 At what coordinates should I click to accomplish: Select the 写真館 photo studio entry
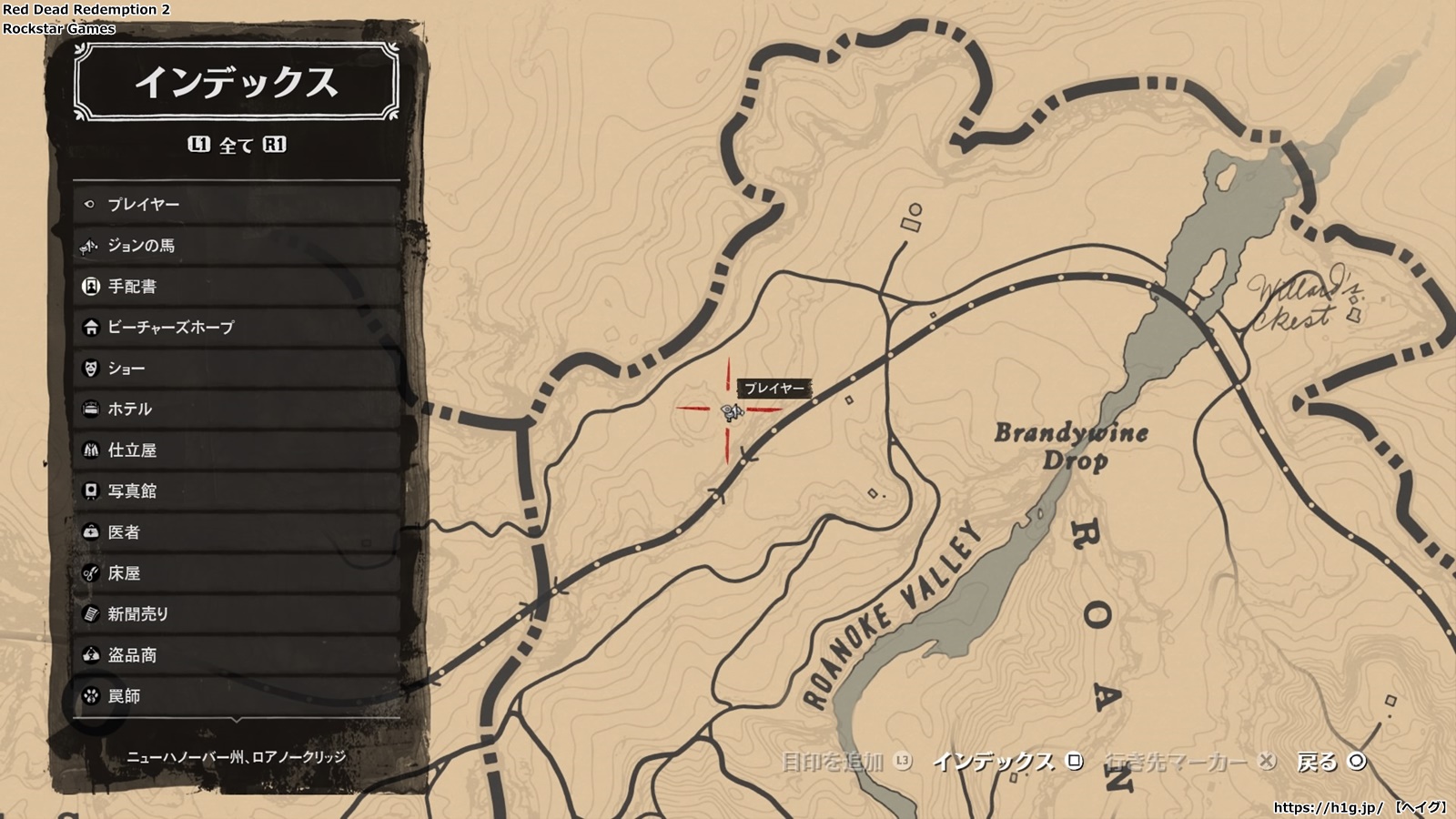tap(237, 491)
